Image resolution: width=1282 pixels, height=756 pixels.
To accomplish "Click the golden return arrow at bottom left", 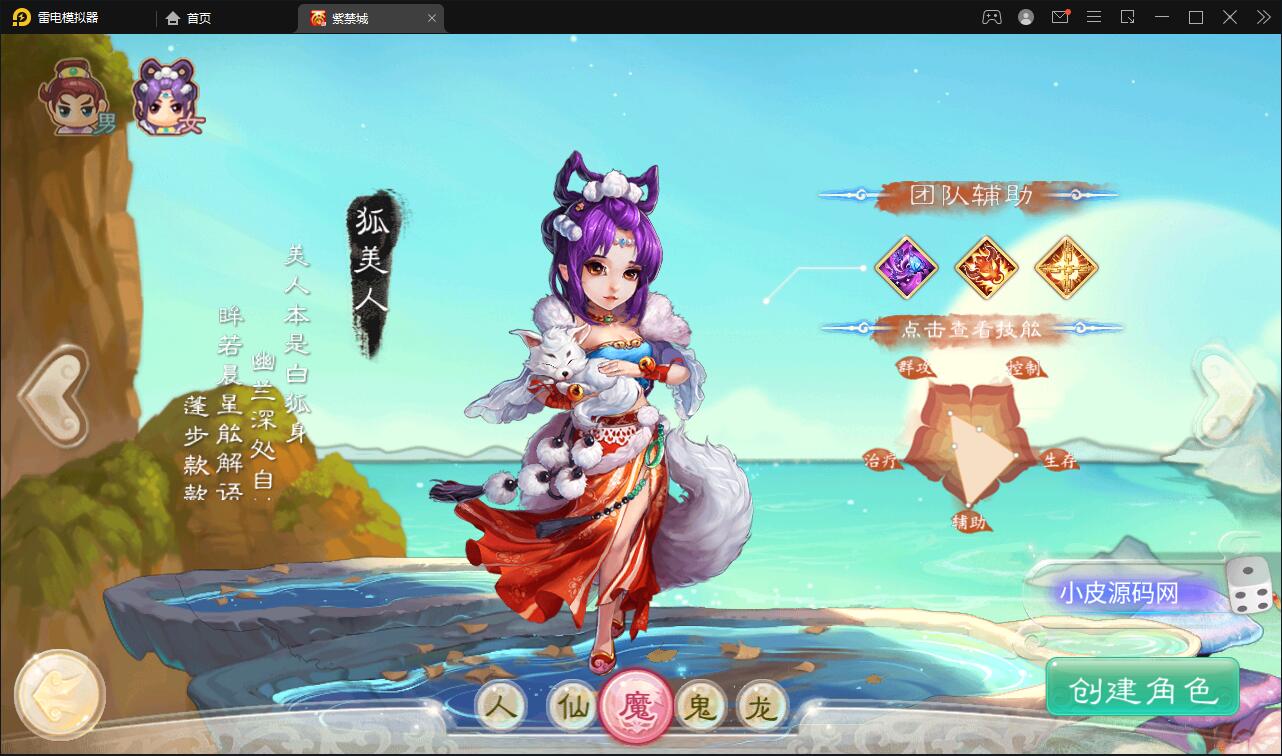I will tap(60, 693).
